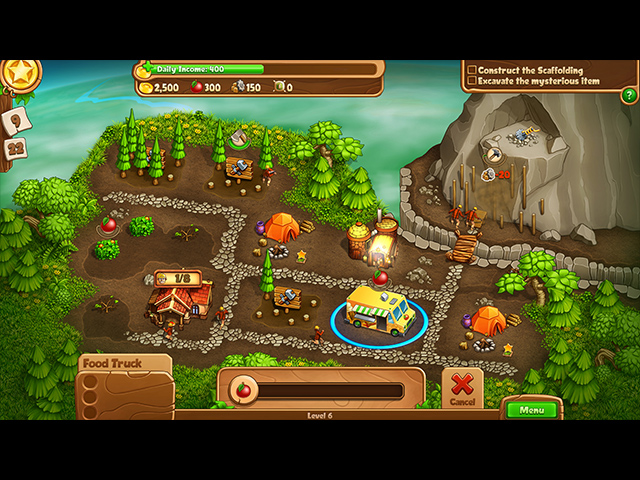Click the tomato icon on production bar

click(x=242, y=388)
